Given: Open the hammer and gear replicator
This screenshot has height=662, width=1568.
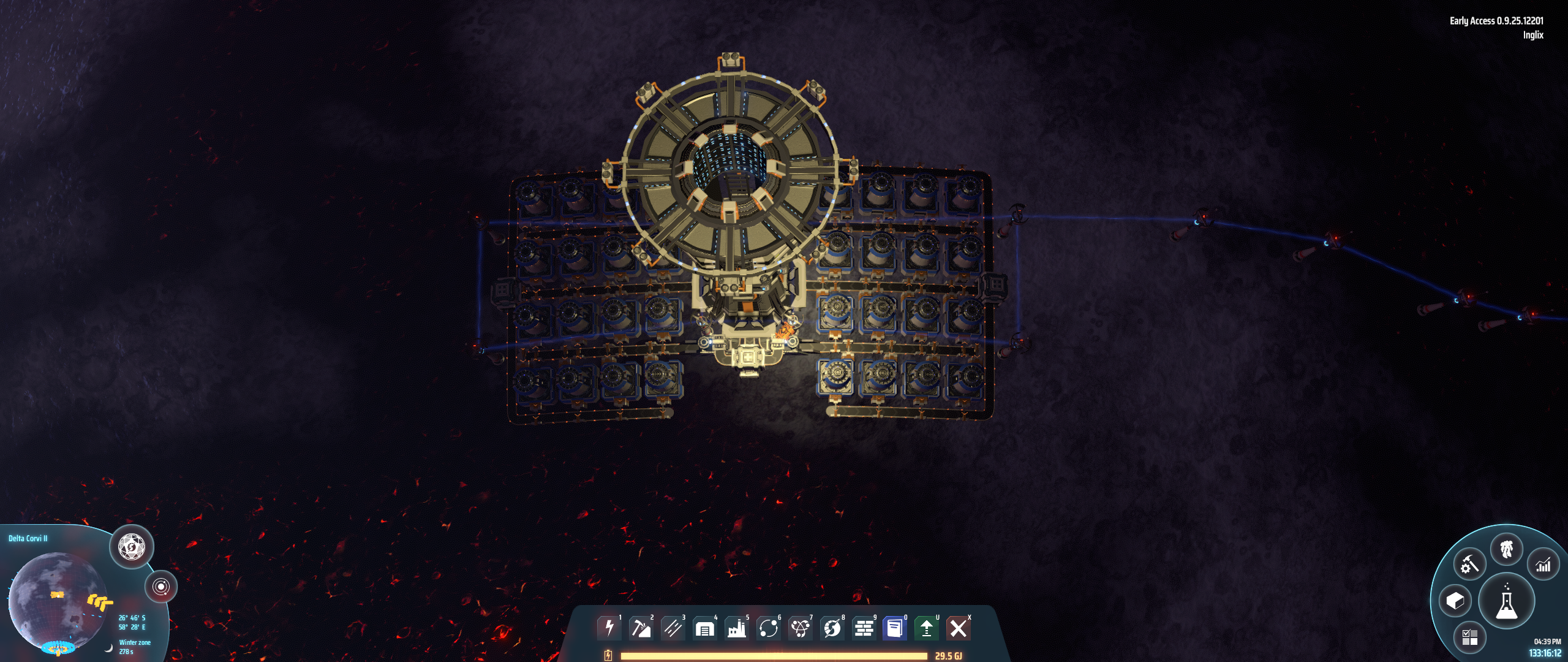Looking at the screenshot, I should pyautogui.click(x=1470, y=564).
